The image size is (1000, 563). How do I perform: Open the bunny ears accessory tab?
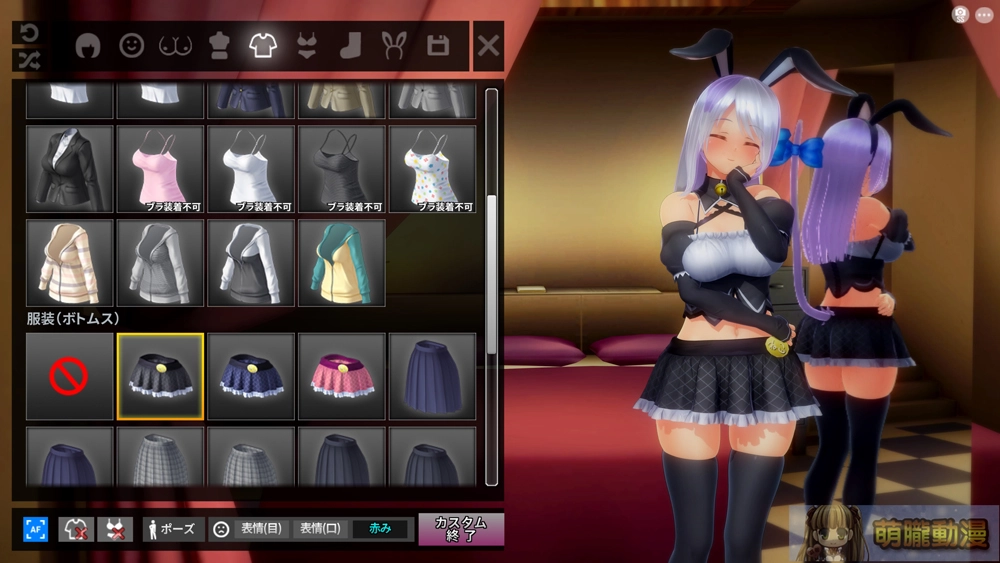pyautogui.click(x=393, y=46)
